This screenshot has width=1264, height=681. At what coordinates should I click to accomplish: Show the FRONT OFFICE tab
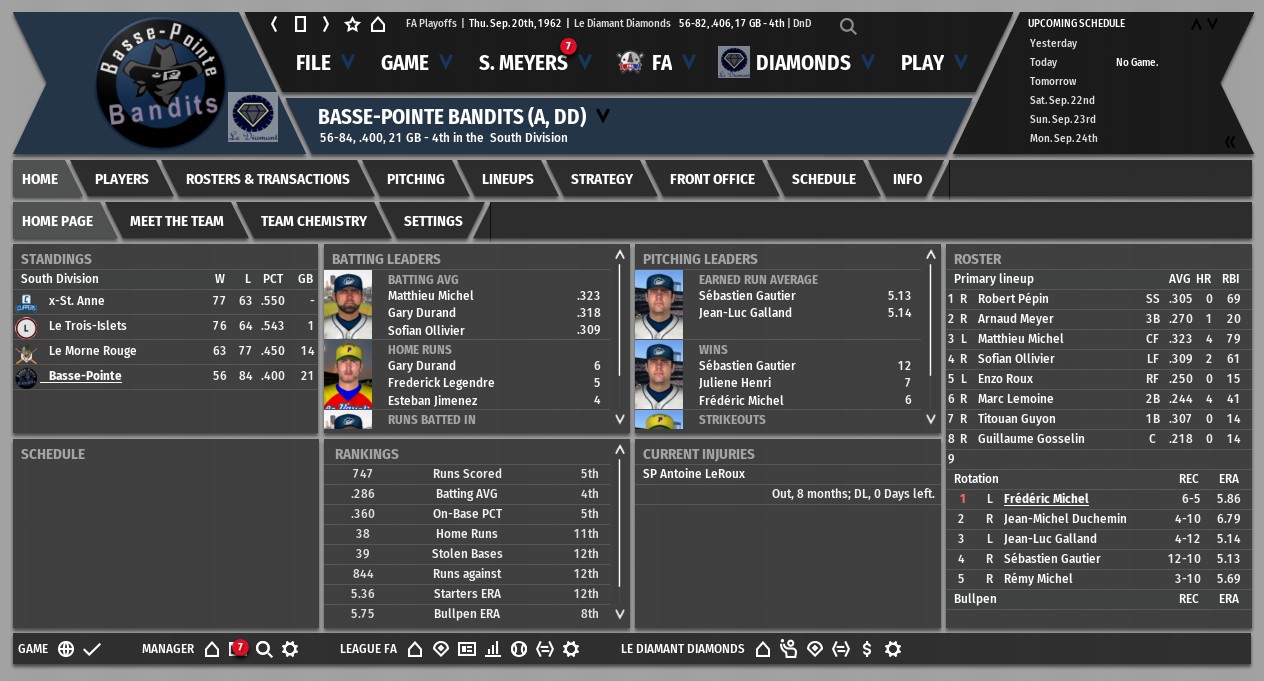[x=712, y=179]
